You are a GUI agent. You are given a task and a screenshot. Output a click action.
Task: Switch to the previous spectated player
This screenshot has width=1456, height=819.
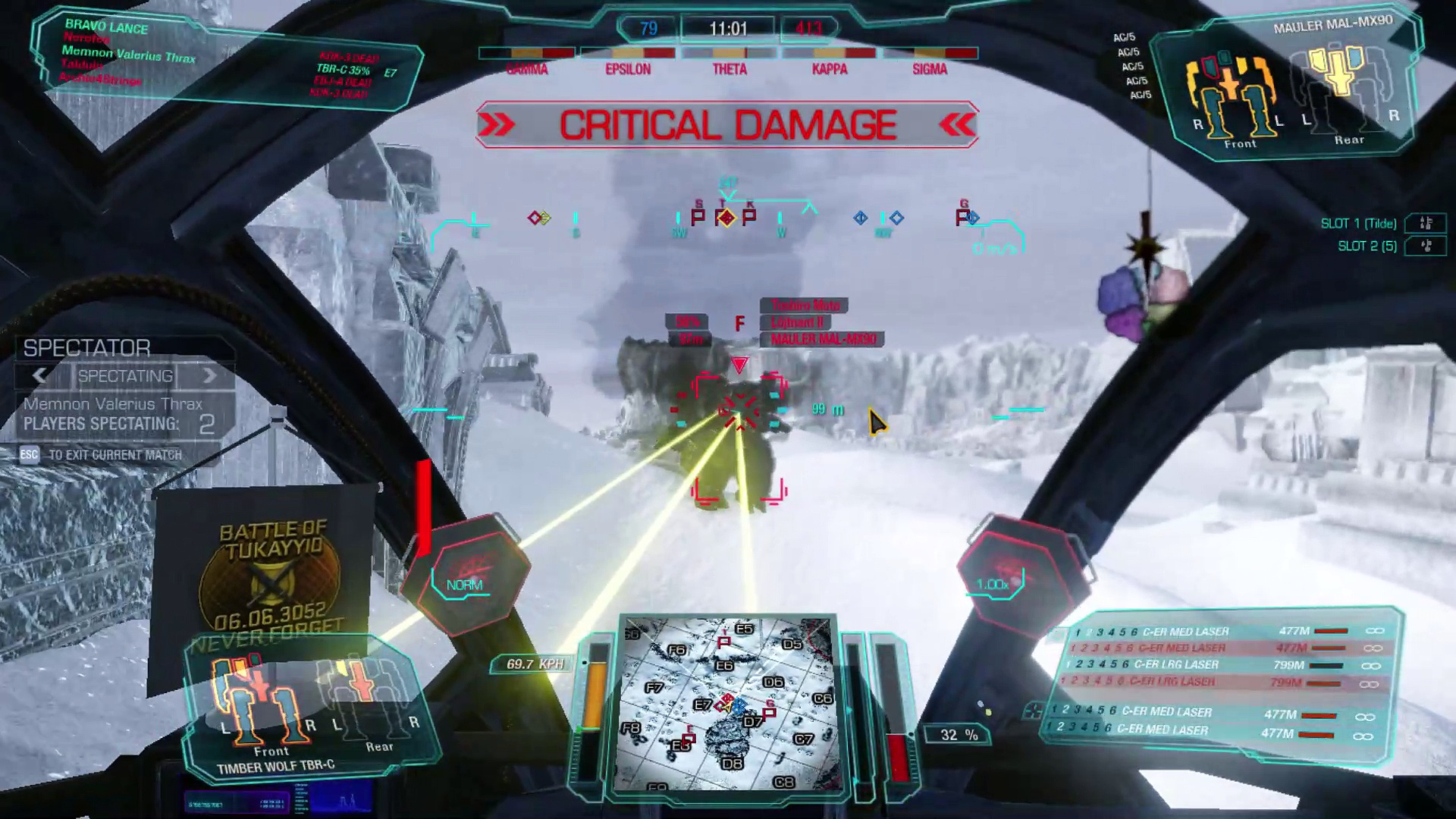pos(39,375)
